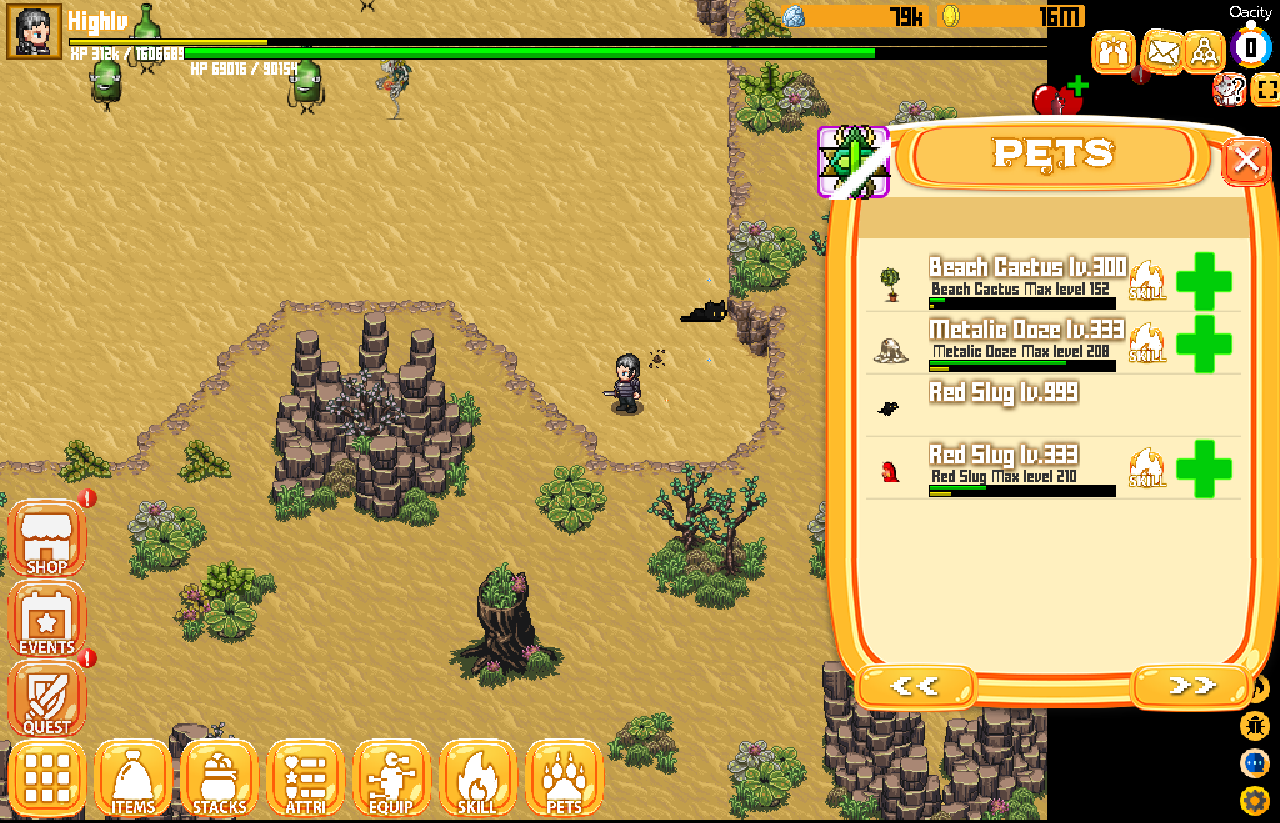
Task: Click the green plus beside Metalic Ooze
Action: click(1203, 344)
